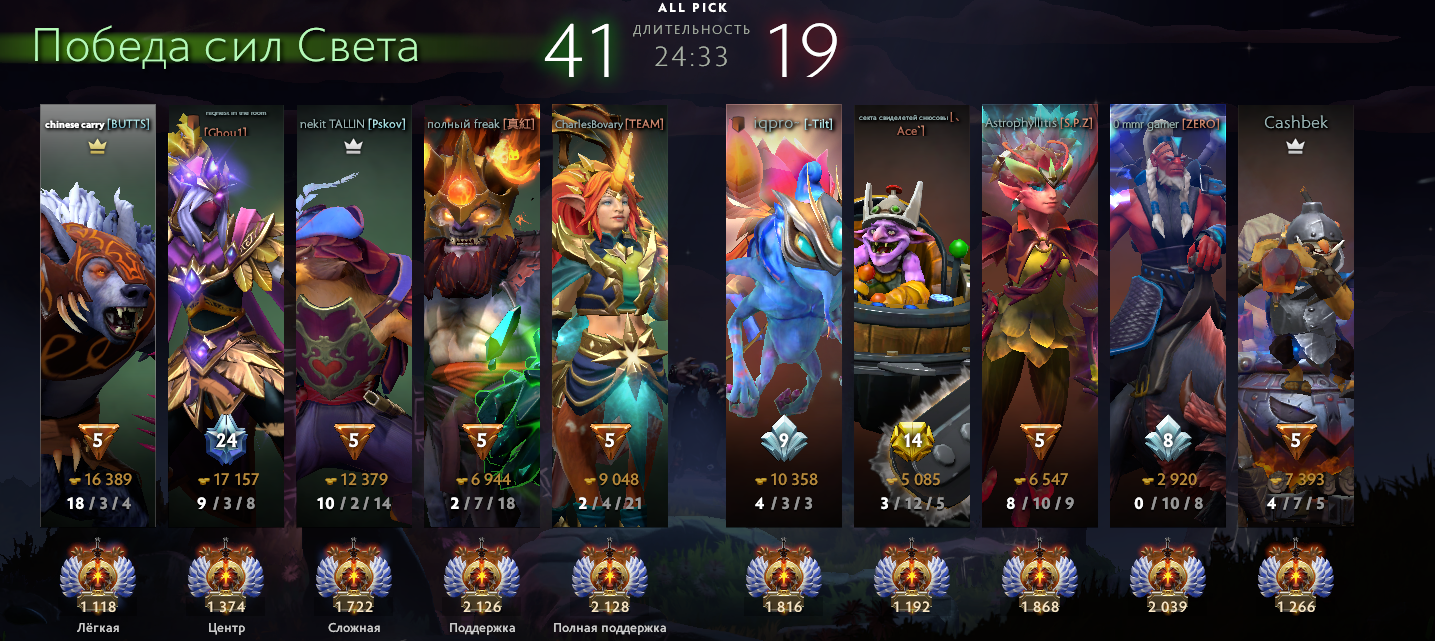Select the rank medal numbered 1 266
The width and height of the screenshot is (1435, 641).
tap(1296, 573)
